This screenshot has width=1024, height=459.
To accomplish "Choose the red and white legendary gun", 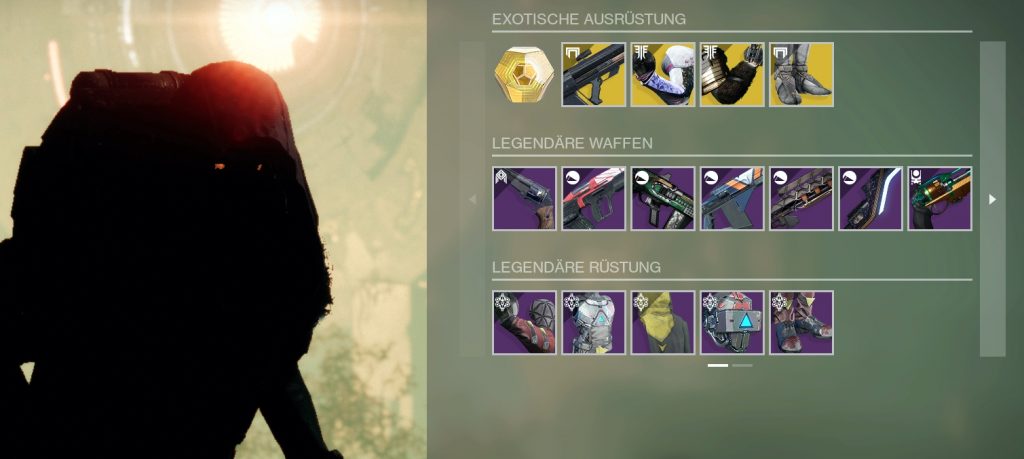I will 594,199.
